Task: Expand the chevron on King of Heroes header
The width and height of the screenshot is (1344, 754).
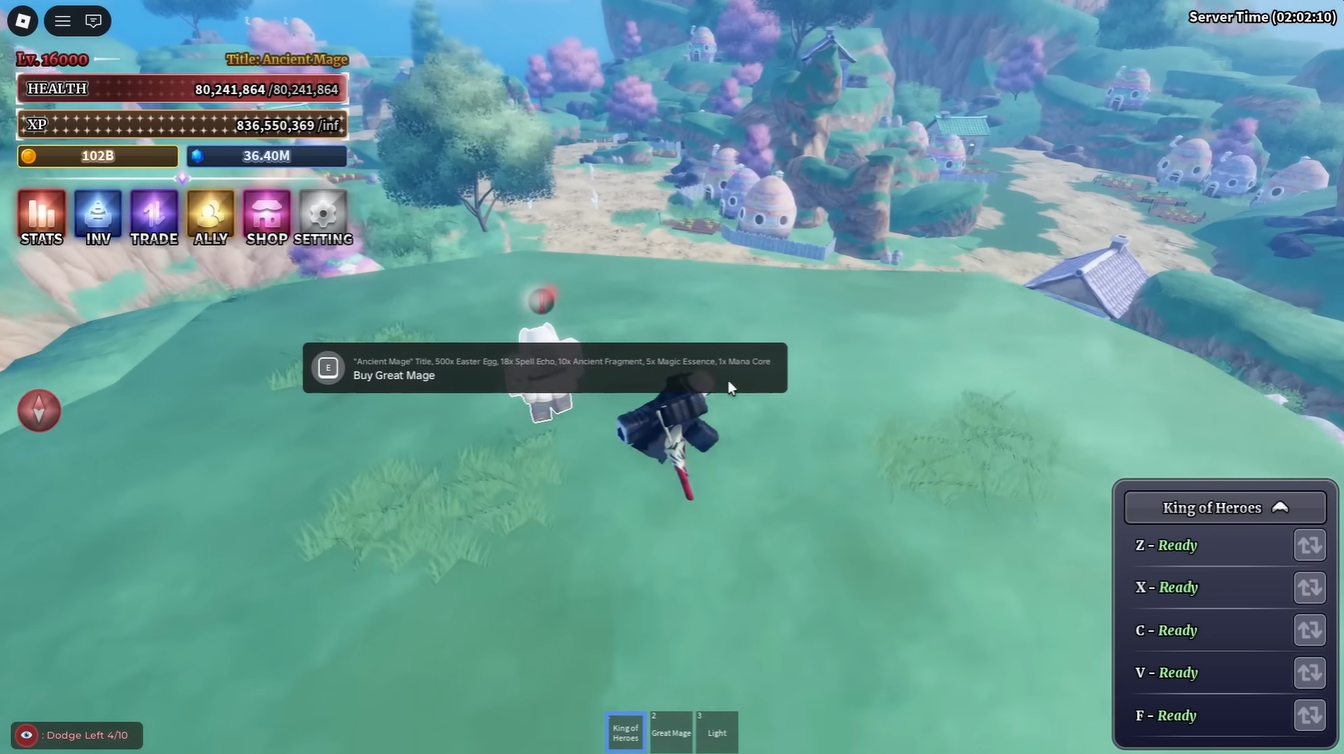Action: tap(1281, 507)
